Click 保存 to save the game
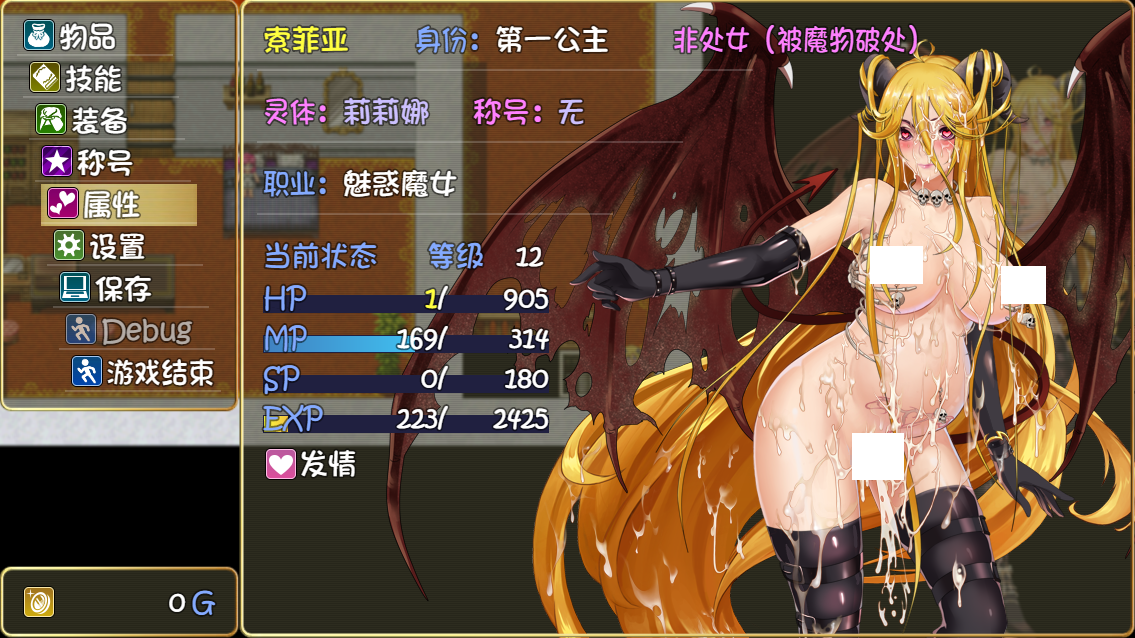The image size is (1135, 638). pos(108,288)
